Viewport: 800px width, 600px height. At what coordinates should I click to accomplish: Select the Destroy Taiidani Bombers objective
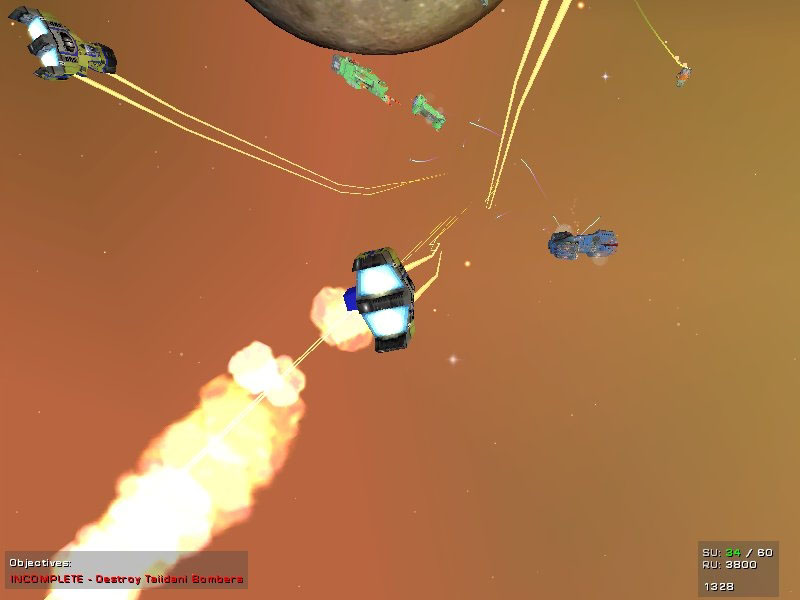coord(127,579)
